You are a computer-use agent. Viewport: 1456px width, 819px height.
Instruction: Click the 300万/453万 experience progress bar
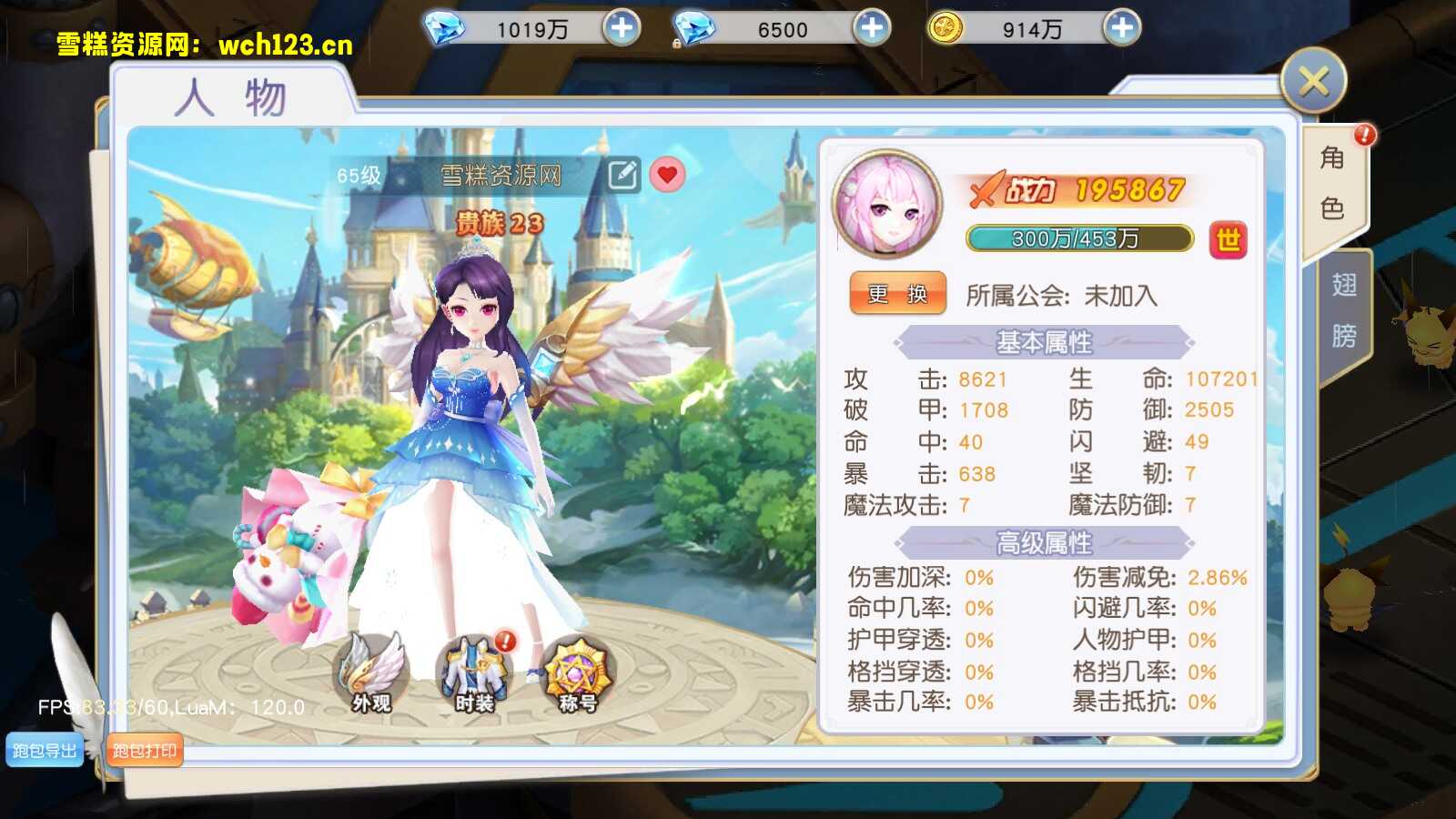[x=1078, y=238]
